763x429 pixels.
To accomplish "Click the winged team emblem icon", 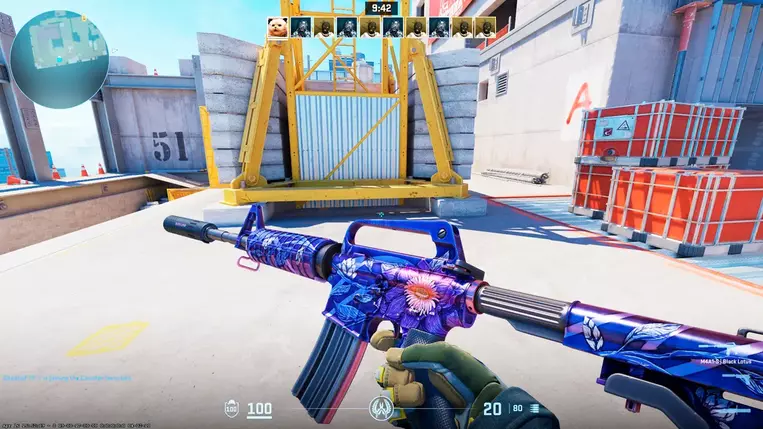I will [380, 408].
